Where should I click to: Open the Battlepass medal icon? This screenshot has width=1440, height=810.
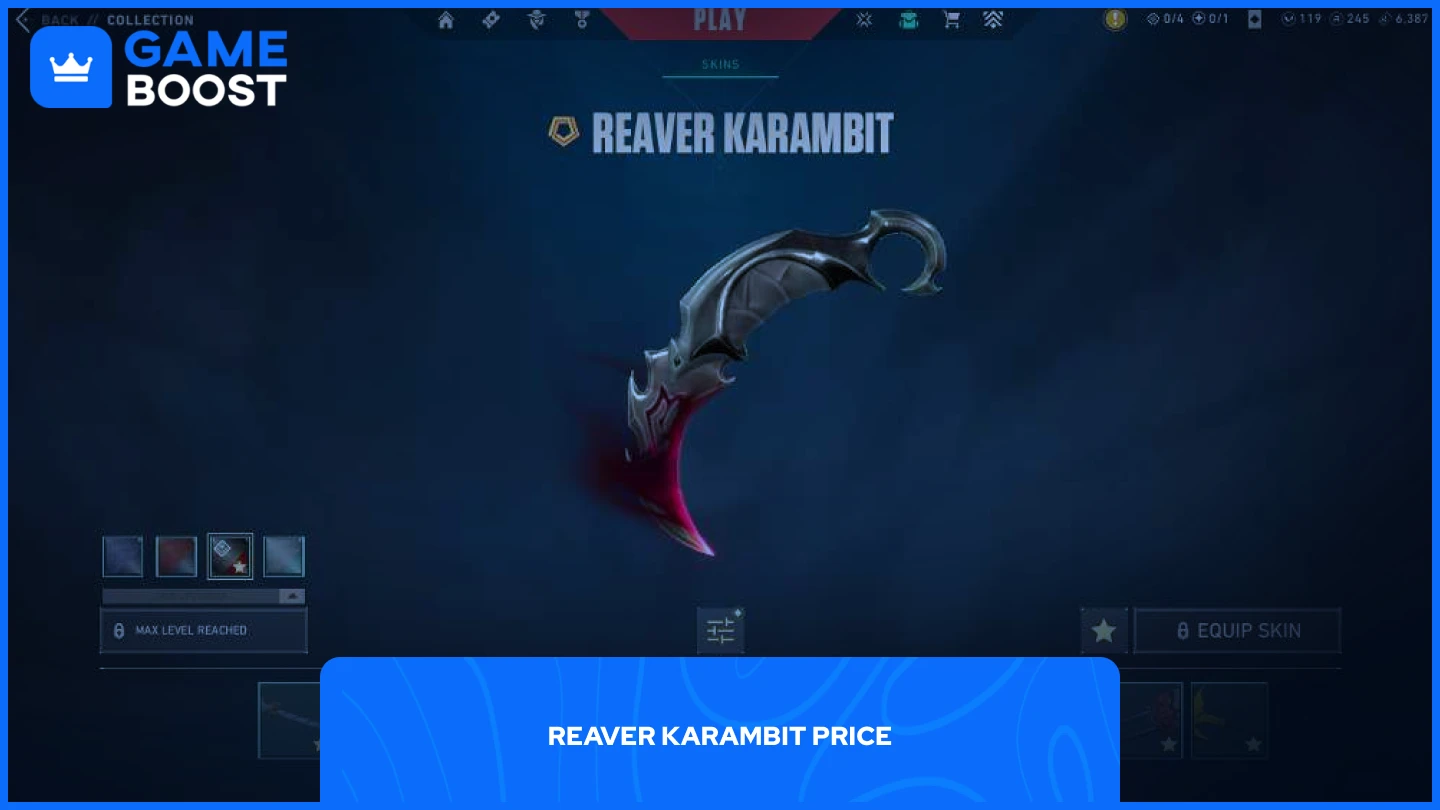(x=581, y=19)
